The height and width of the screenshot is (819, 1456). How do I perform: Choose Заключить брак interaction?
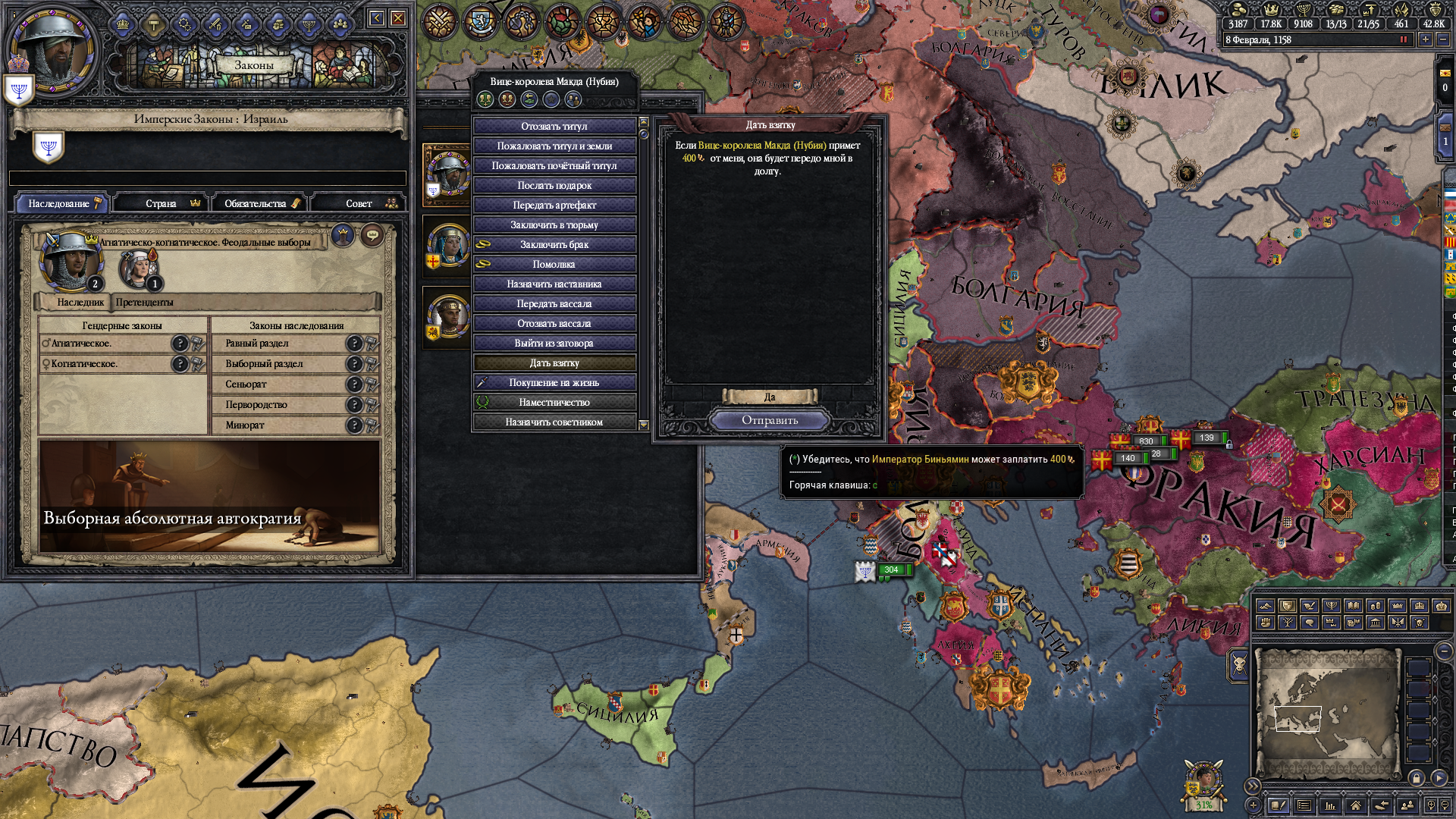554,244
